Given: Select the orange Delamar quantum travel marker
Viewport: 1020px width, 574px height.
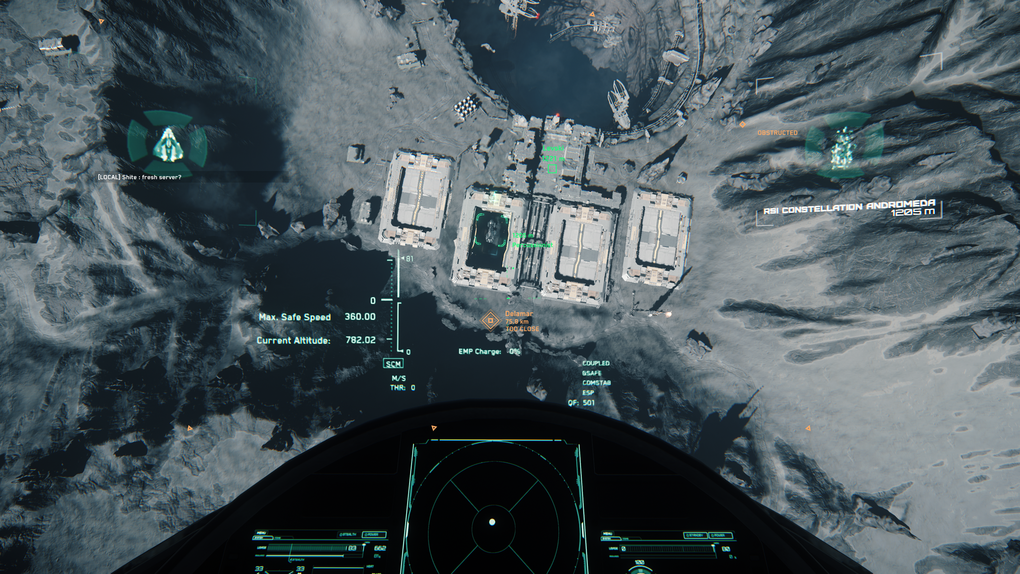Looking at the screenshot, I should tap(490, 320).
